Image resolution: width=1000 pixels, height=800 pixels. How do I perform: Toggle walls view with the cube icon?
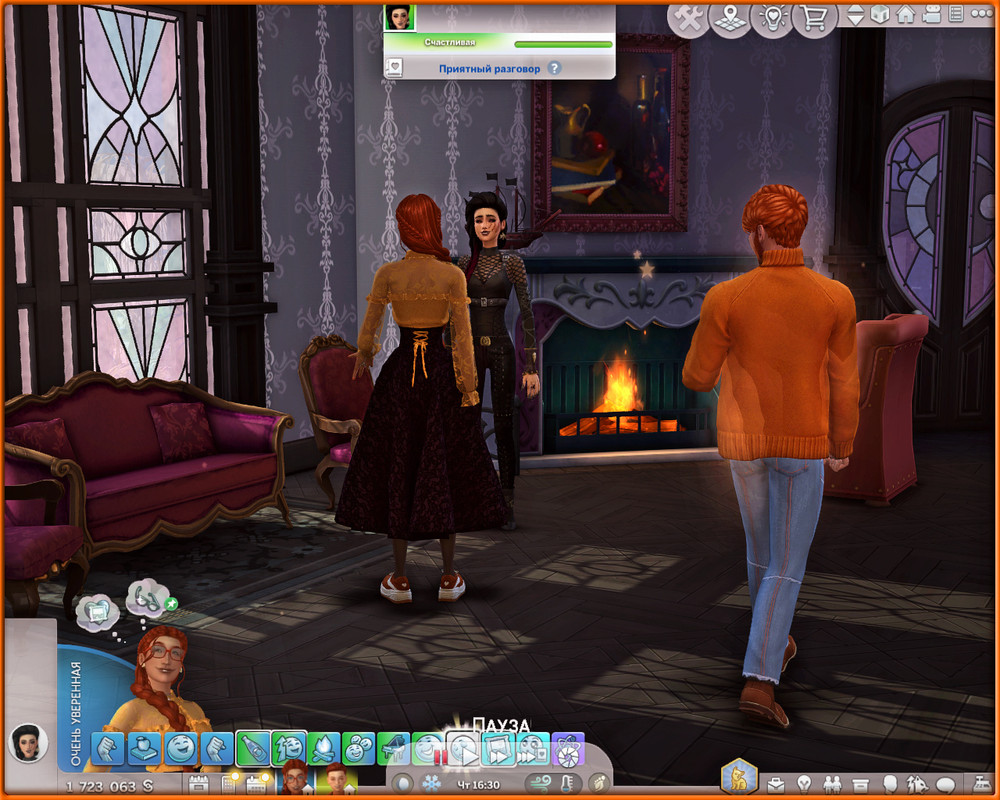880,15
